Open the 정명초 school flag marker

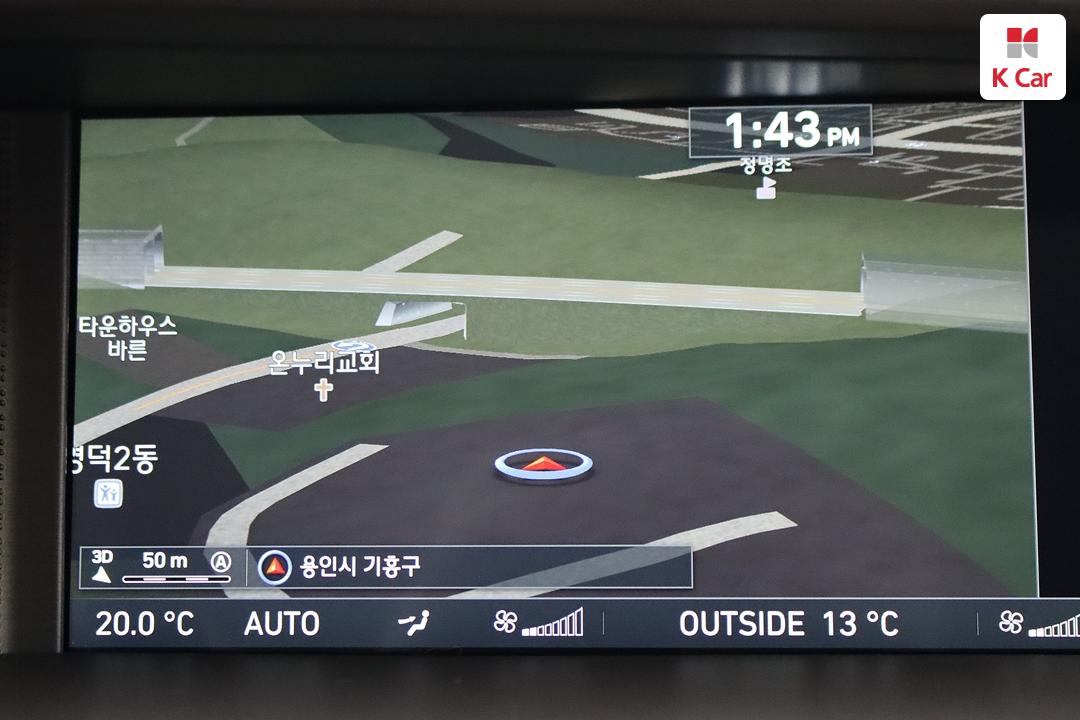click(766, 188)
